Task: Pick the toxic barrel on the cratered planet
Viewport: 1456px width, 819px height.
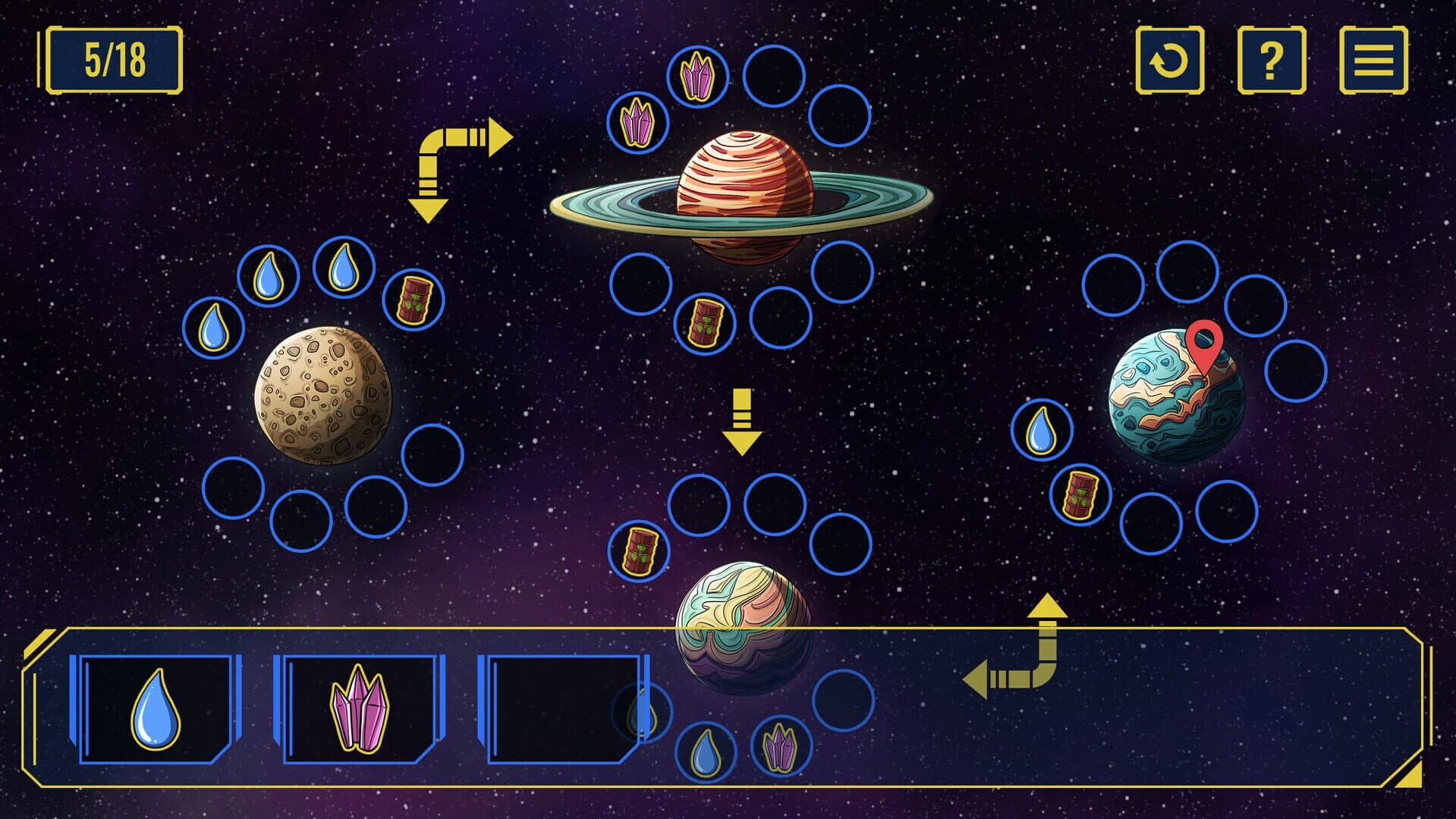Action: (x=413, y=300)
